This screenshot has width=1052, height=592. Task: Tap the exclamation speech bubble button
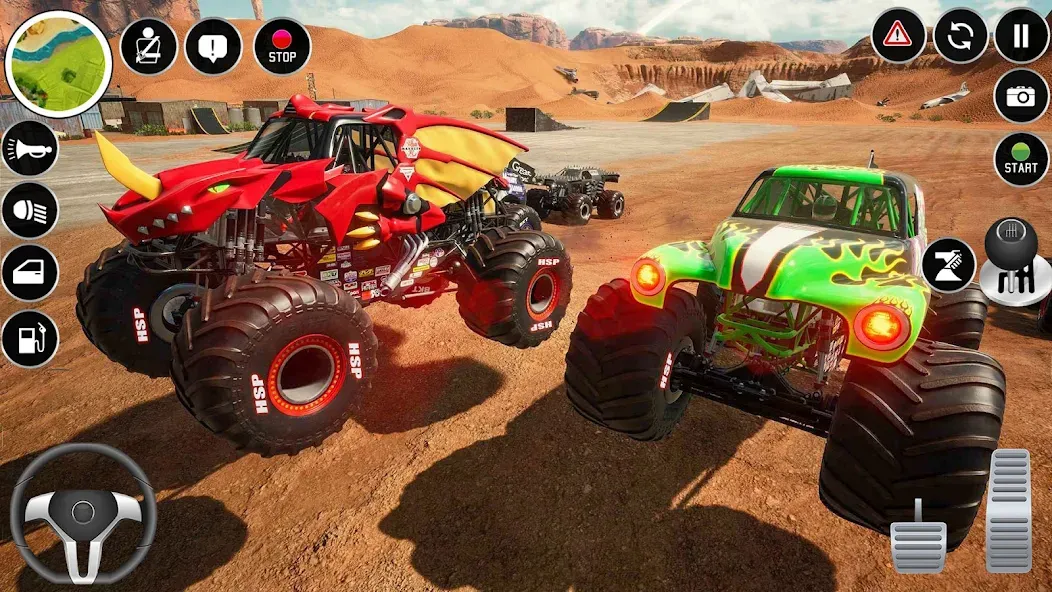pyautogui.click(x=213, y=46)
